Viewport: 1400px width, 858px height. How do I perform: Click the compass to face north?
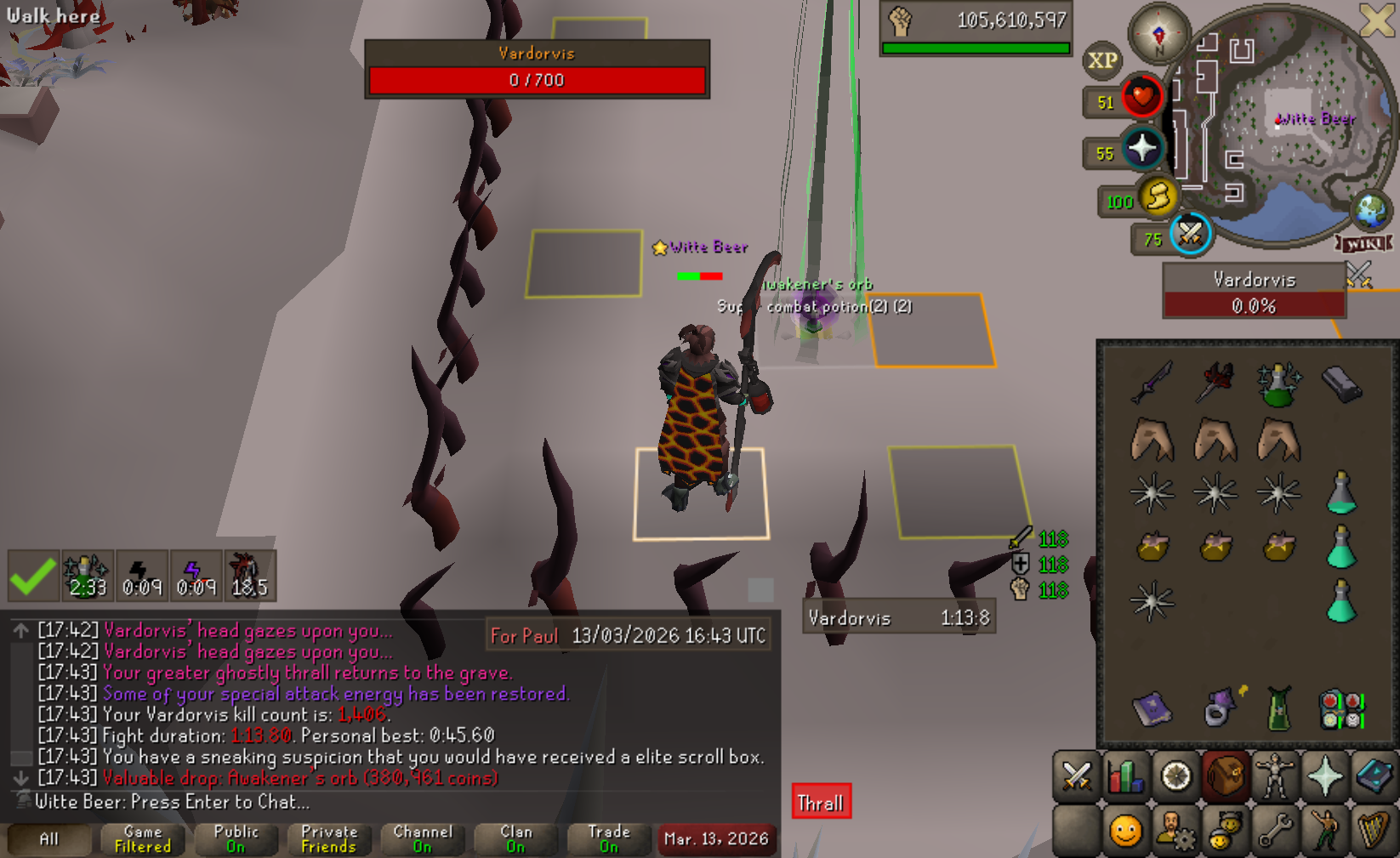pos(1158,34)
